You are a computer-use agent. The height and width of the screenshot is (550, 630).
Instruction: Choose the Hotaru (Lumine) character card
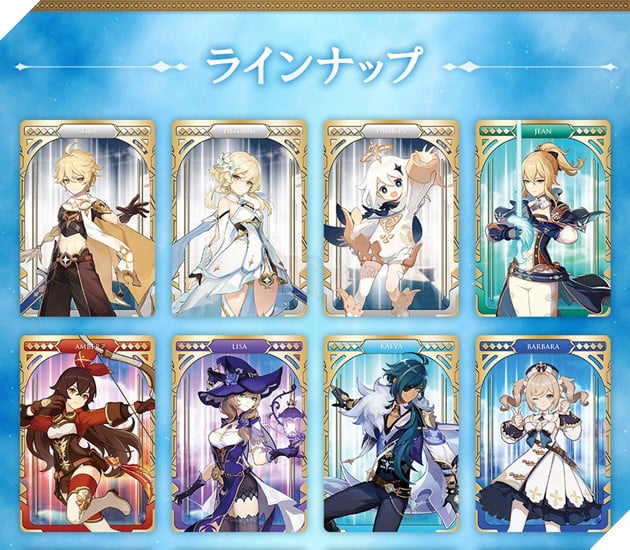(x=239, y=220)
